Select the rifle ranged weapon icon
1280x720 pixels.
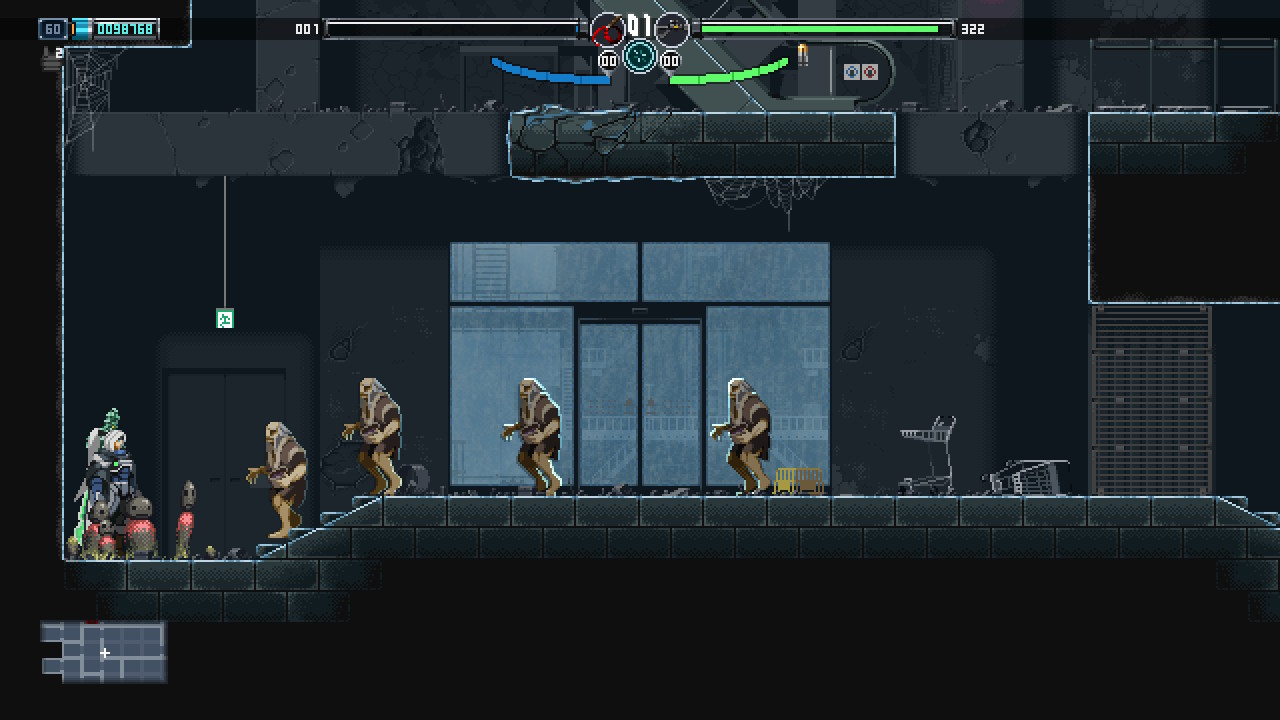pos(672,29)
